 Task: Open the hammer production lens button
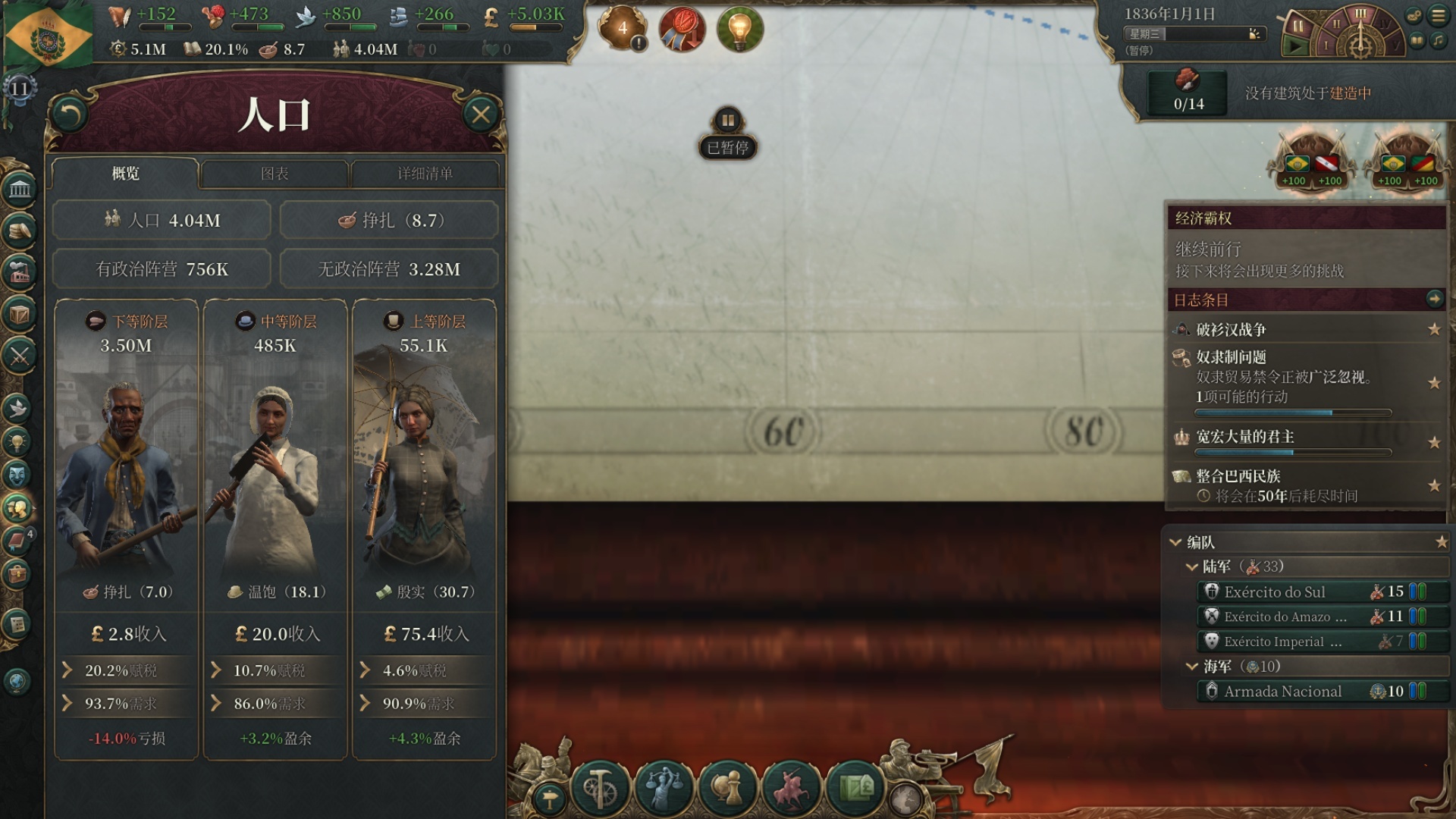[600, 789]
